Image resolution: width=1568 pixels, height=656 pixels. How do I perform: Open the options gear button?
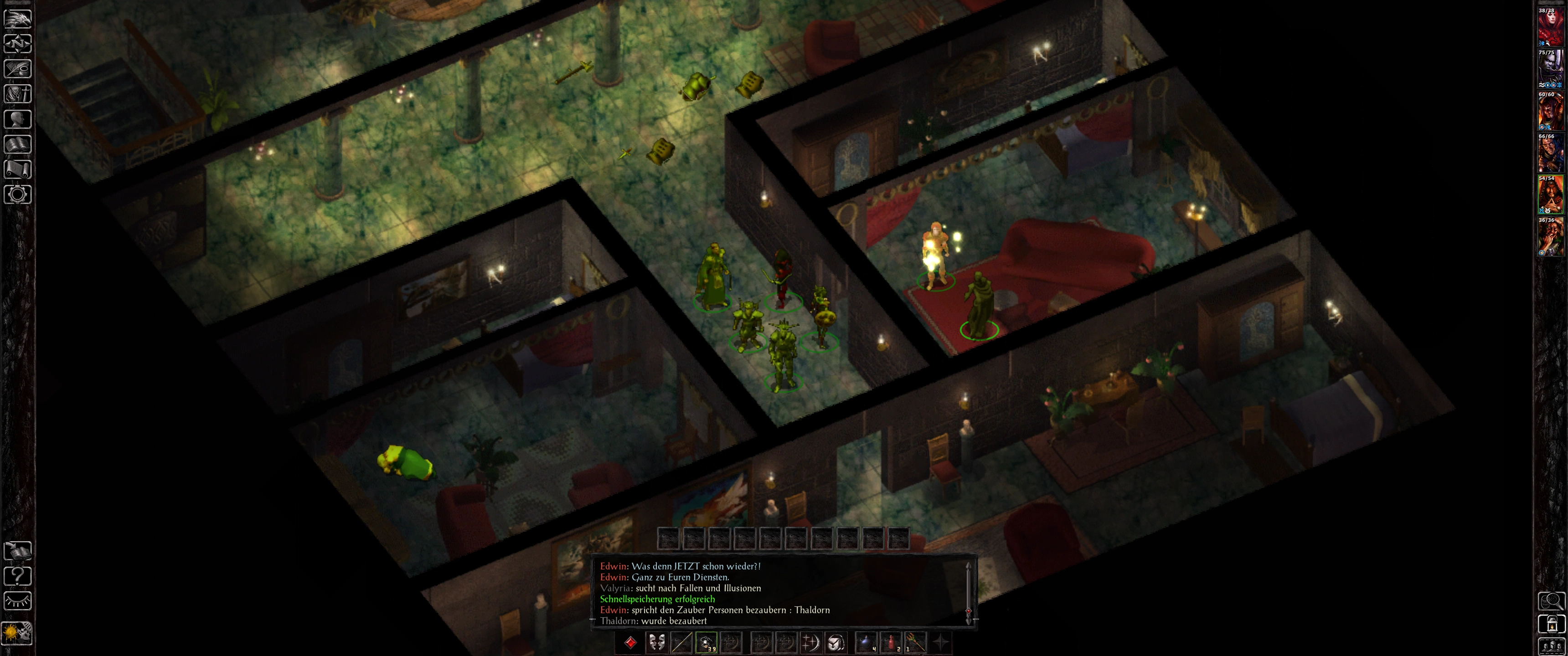pos(18,195)
